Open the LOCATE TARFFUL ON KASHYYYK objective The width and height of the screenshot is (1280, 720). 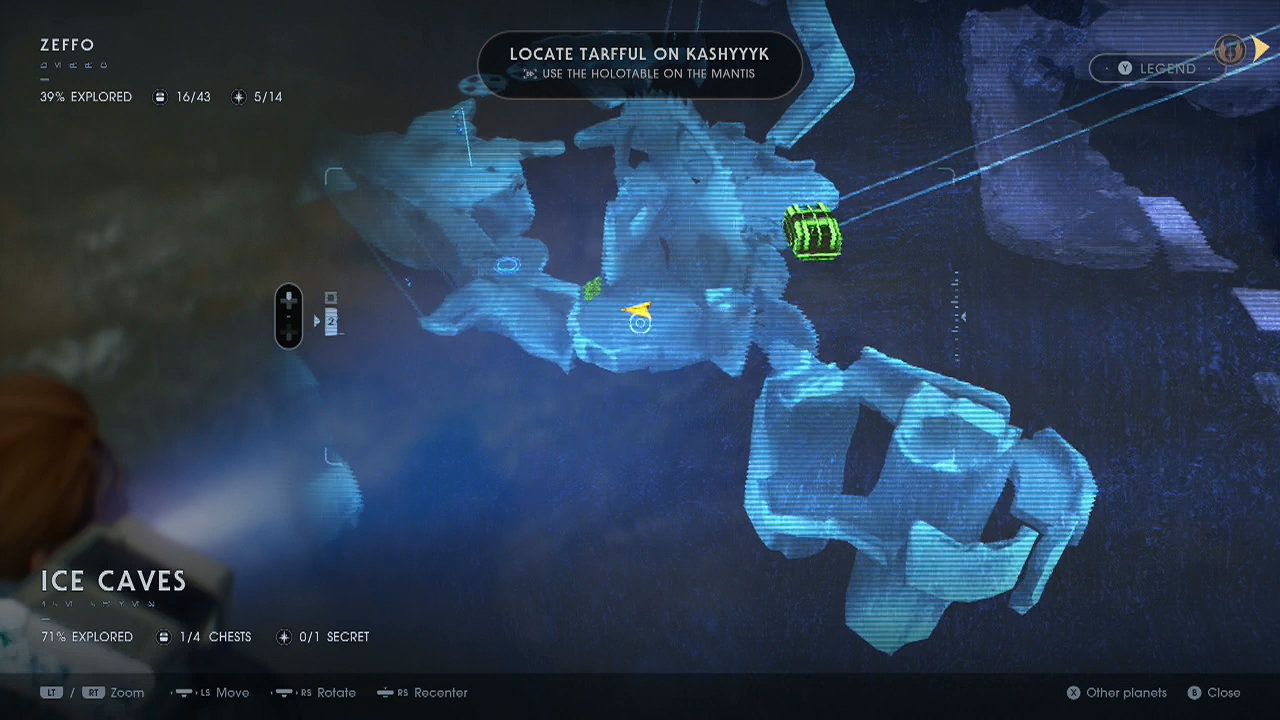point(638,58)
